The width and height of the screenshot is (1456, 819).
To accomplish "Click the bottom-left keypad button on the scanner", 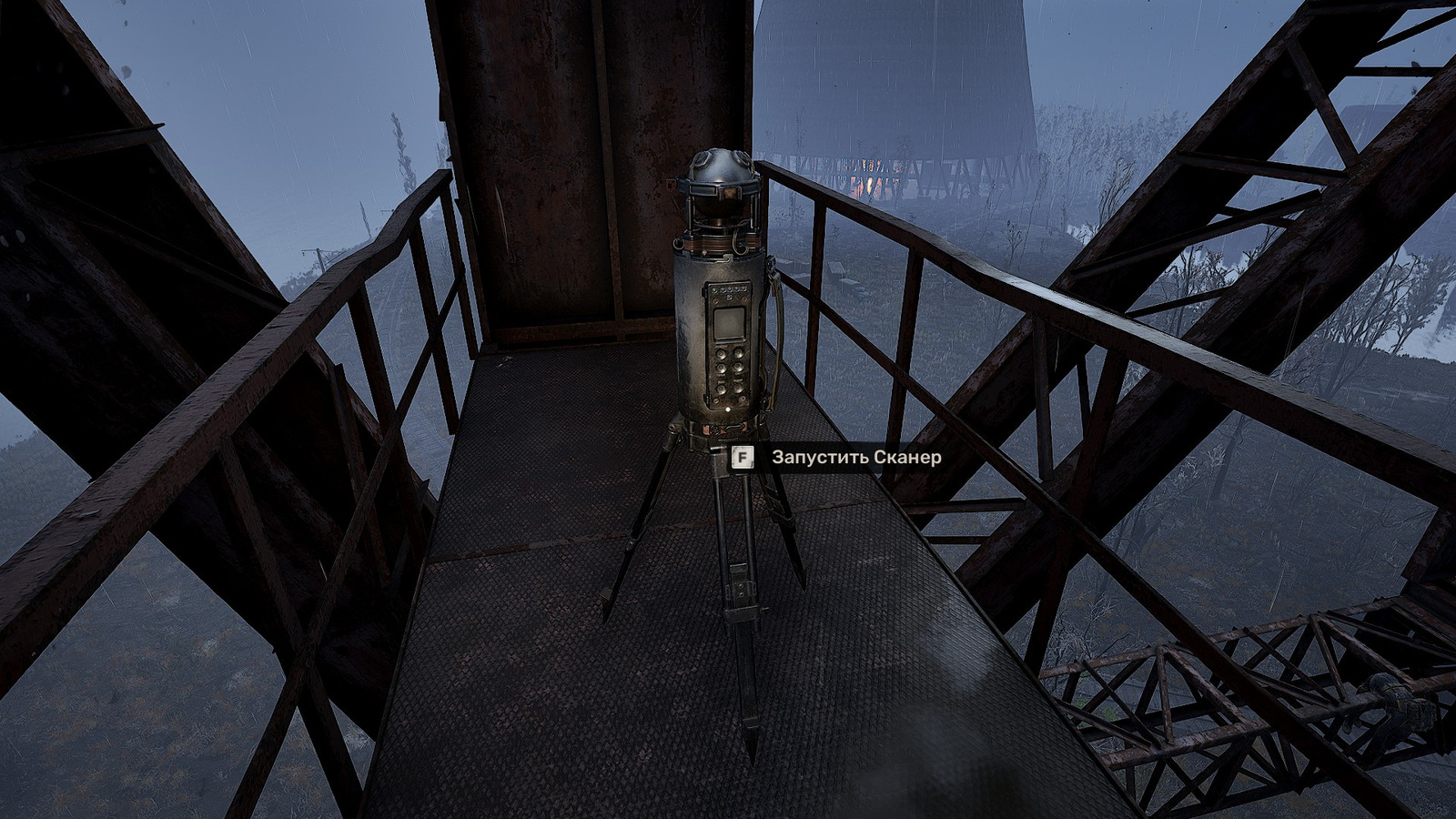I will point(720,388).
